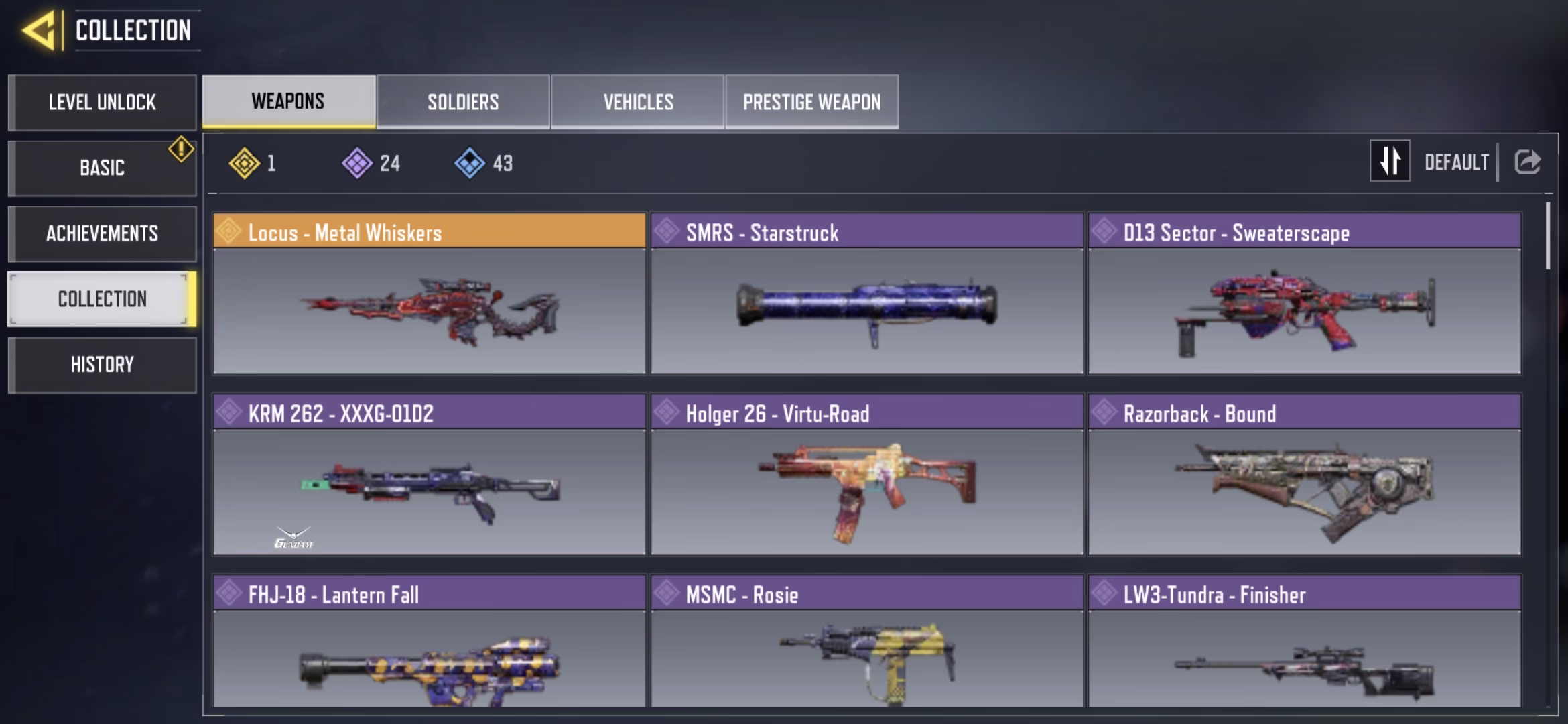The height and width of the screenshot is (724, 1568).
Task: Select the Collection menu entry
Action: pyautogui.click(x=102, y=299)
